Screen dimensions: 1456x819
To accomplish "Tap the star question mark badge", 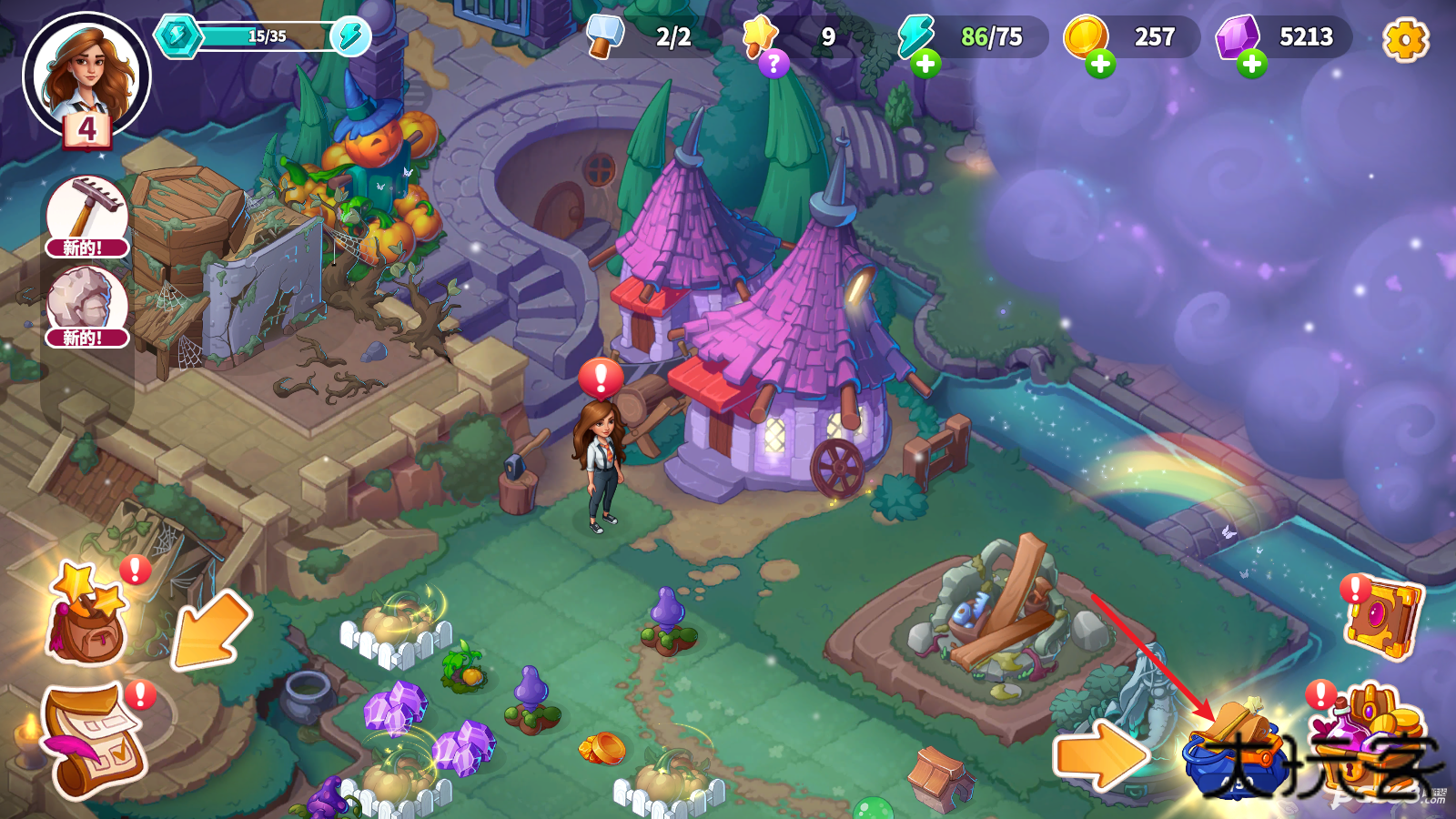I will tap(773, 63).
